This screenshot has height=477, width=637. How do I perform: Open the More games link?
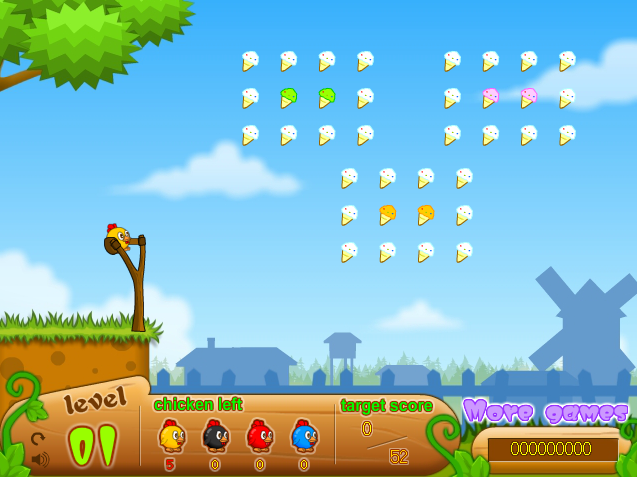tap(545, 411)
